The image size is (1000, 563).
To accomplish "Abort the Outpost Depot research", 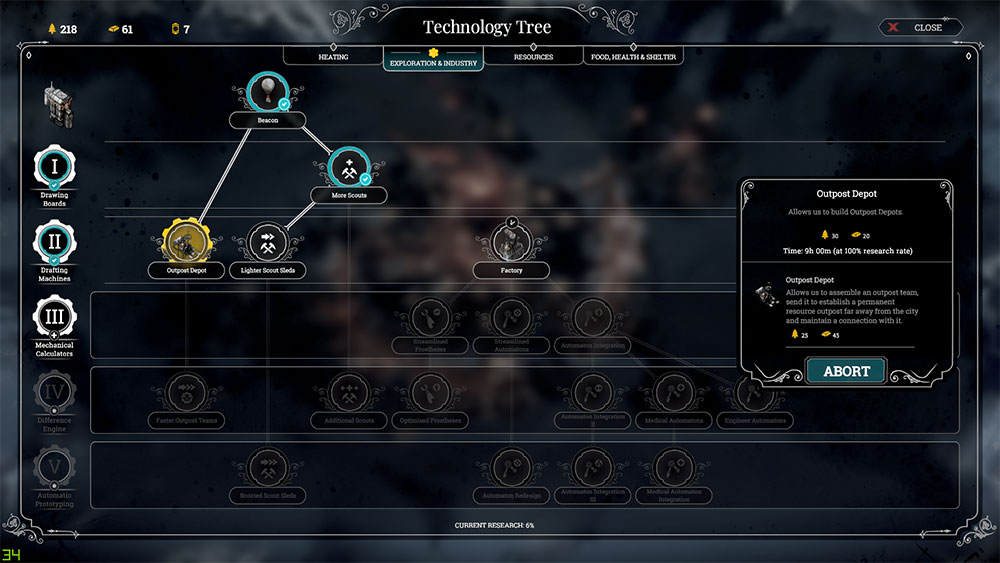I will pos(846,371).
